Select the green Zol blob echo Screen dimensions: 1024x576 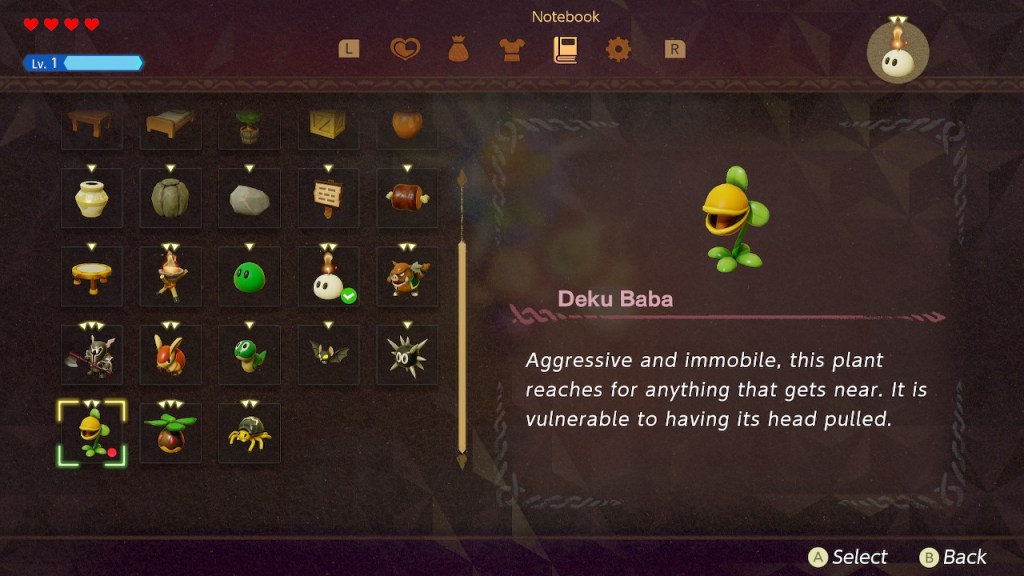tap(249, 276)
